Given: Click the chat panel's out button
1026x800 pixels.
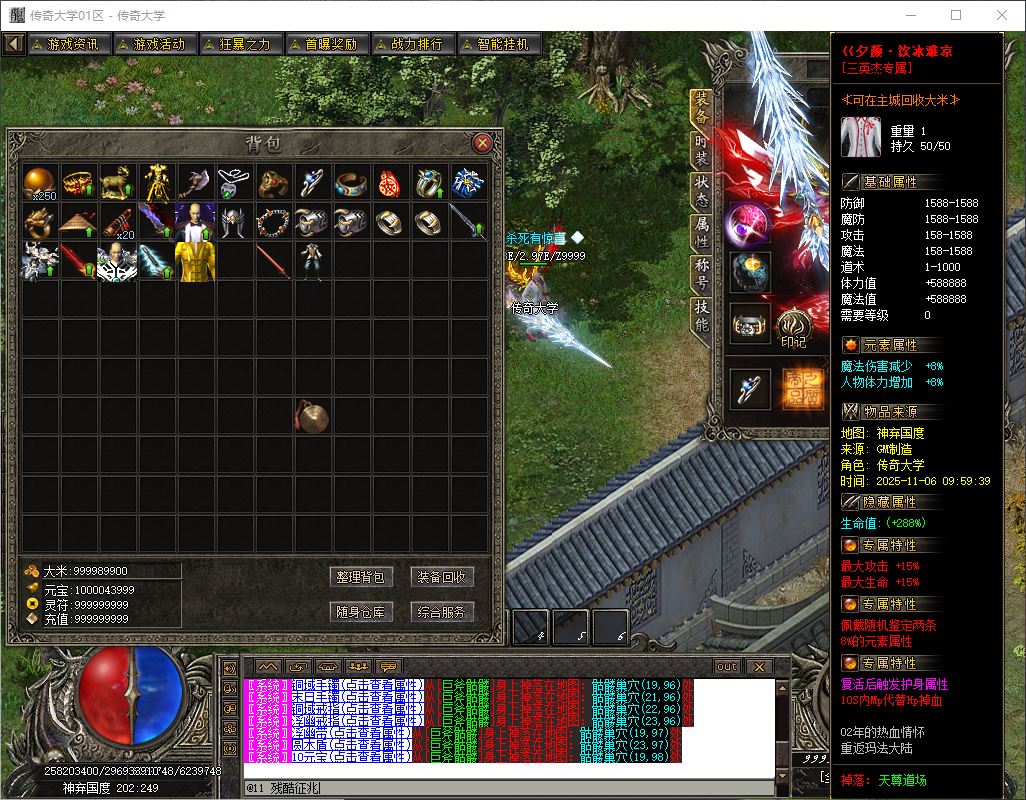Looking at the screenshot, I should click(727, 666).
